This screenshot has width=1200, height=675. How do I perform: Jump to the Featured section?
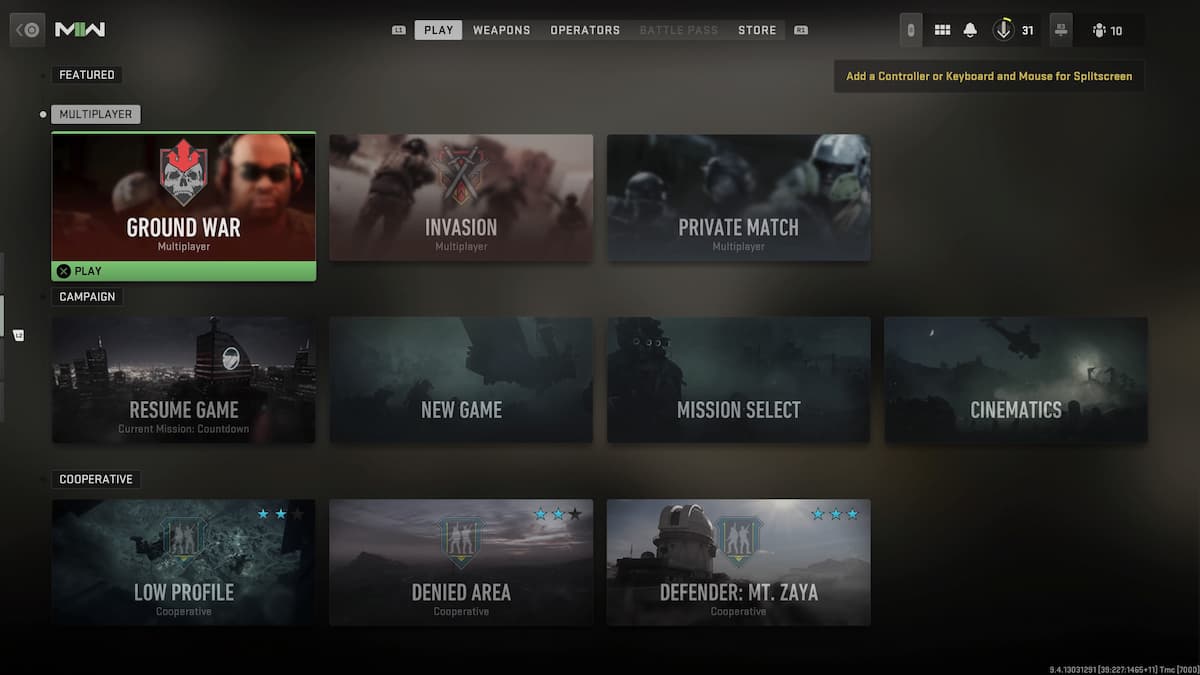tap(87, 75)
